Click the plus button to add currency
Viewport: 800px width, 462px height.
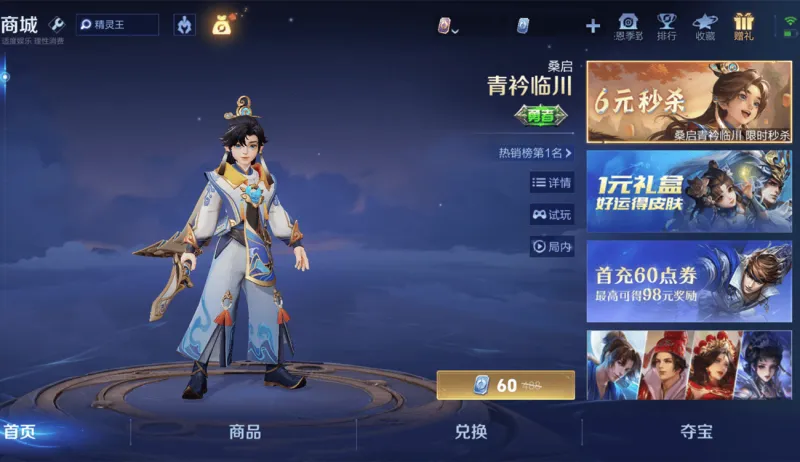pyautogui.click(x=593, y=26)
